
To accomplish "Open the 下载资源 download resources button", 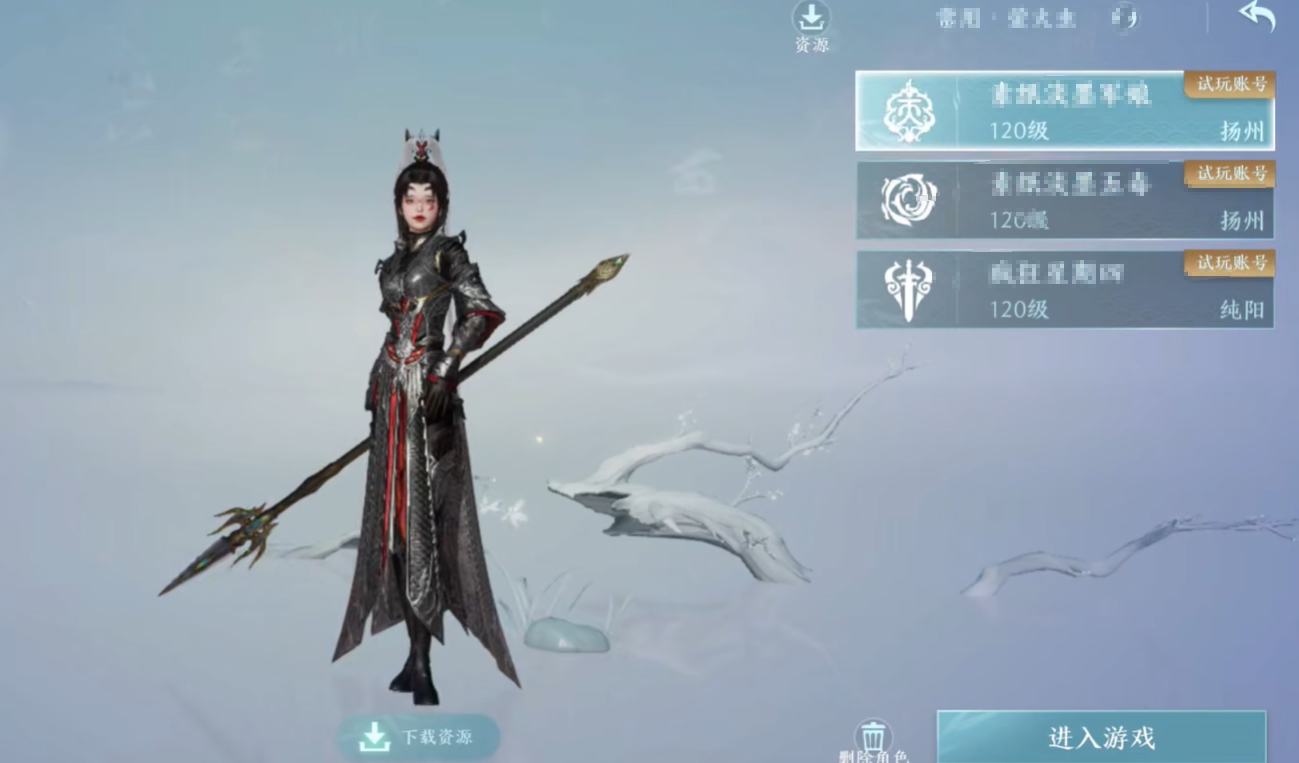I will click(419, 738).
